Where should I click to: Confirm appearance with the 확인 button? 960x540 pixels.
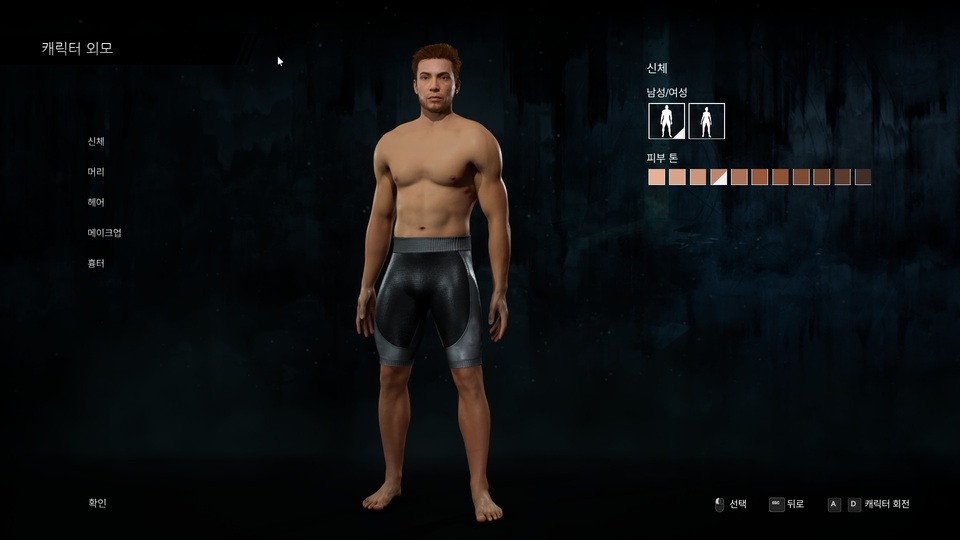pyautogui.click(x=97, y=503)
